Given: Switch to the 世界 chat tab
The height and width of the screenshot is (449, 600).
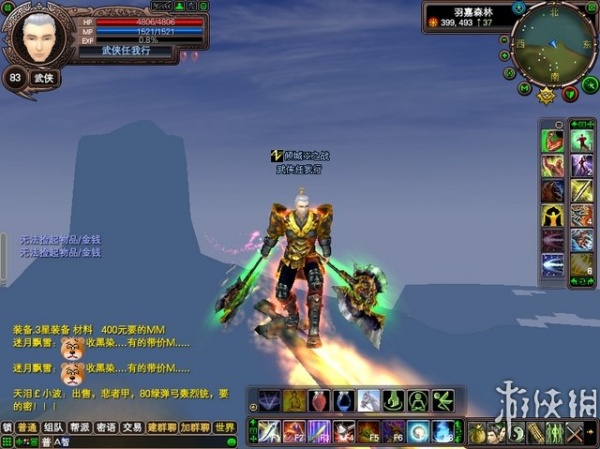Looking at the screenshot, I should pyautogui.click(x=225, y=428).
